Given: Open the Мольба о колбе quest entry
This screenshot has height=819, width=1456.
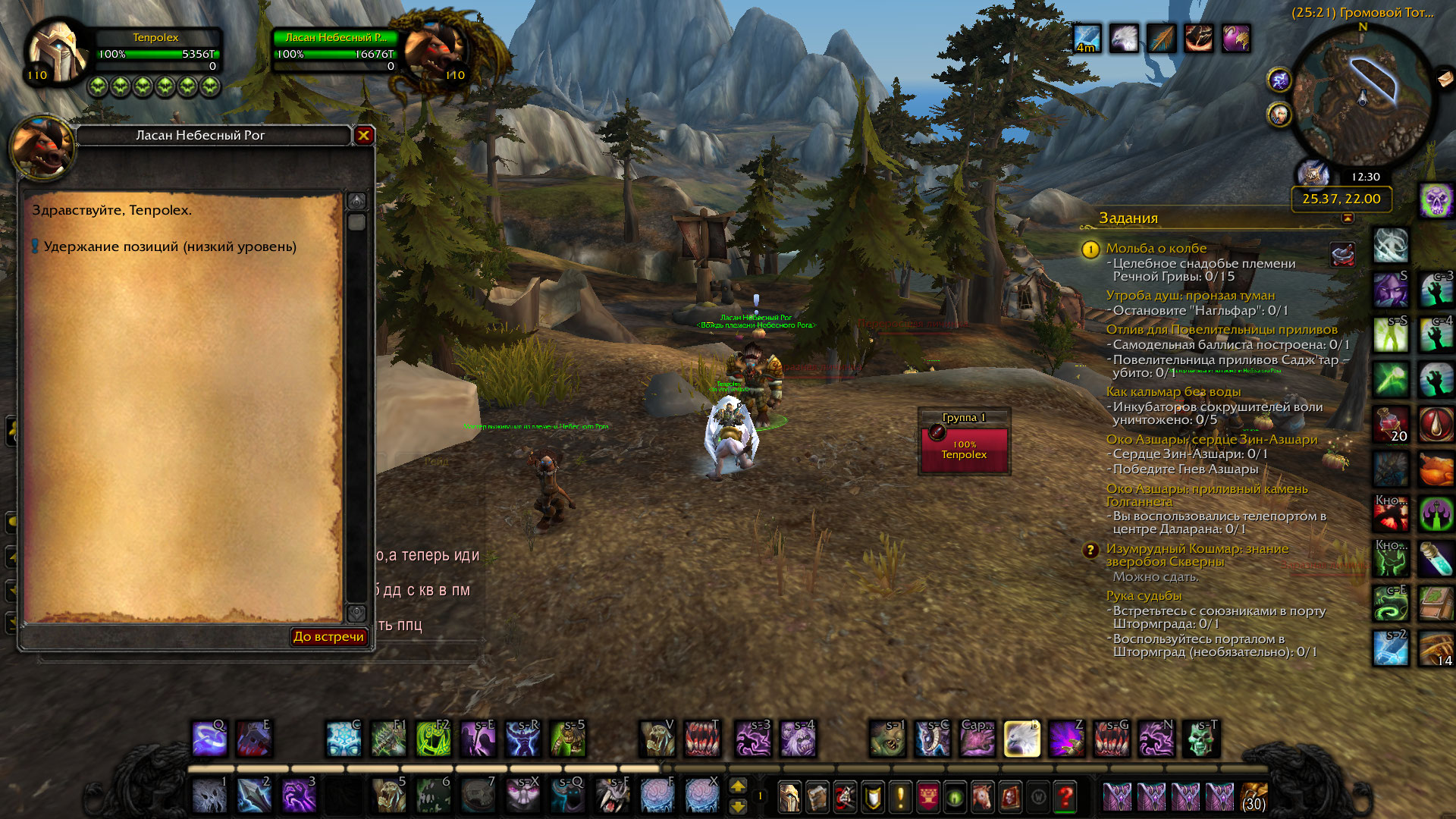Looking at the screenshot, I should click(1156, 248).
